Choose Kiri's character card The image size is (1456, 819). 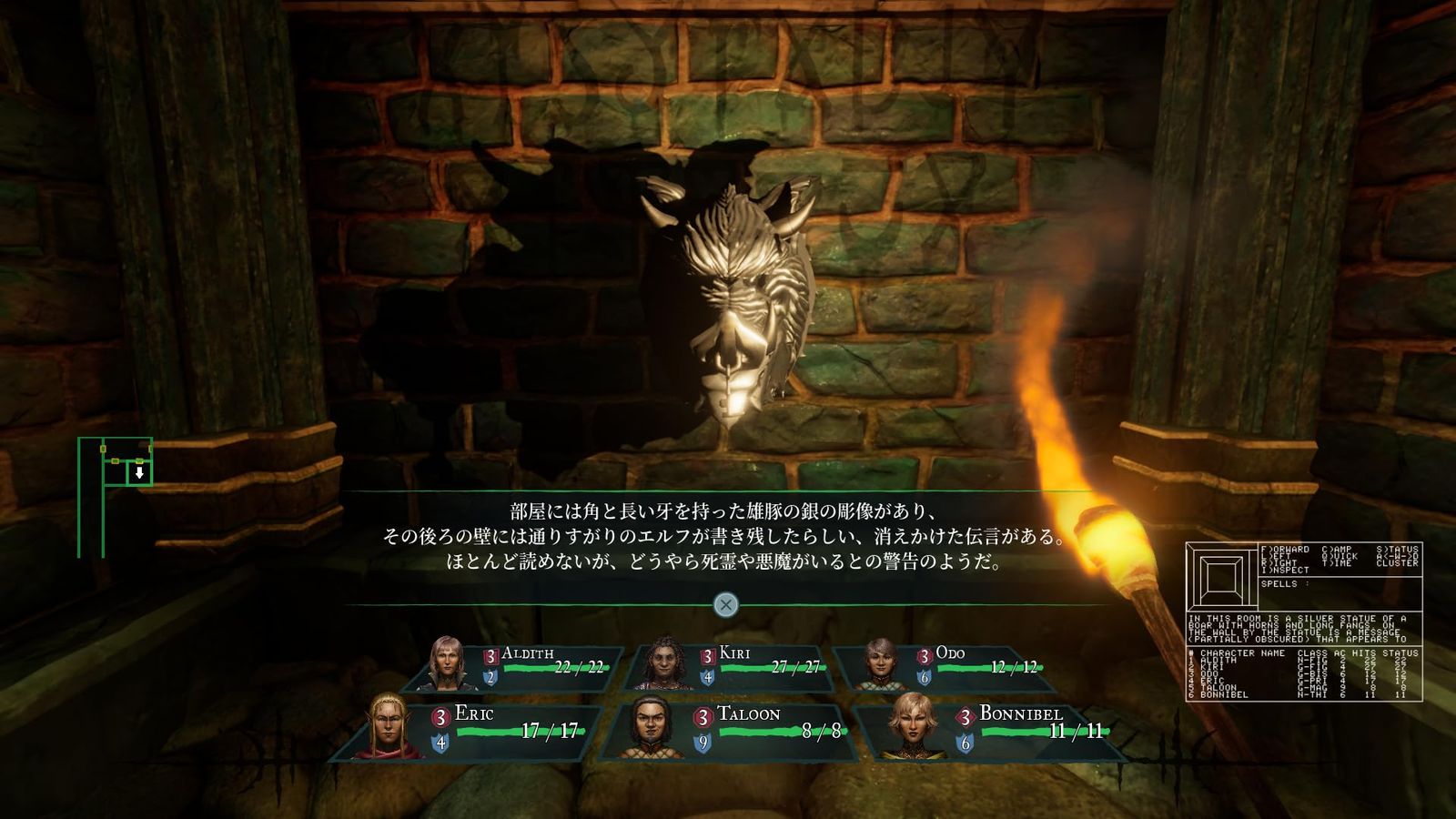[x=732, y=667]
